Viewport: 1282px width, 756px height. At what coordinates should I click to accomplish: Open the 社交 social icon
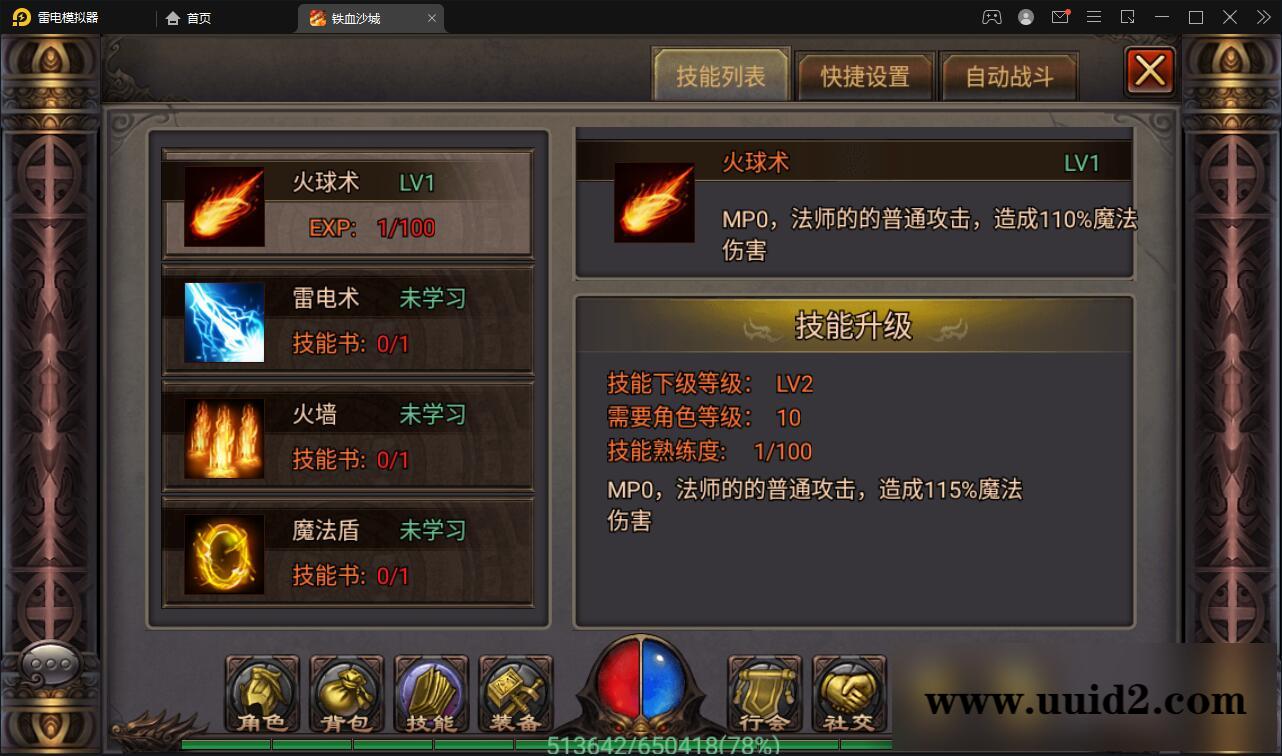[x=849, y=693]
